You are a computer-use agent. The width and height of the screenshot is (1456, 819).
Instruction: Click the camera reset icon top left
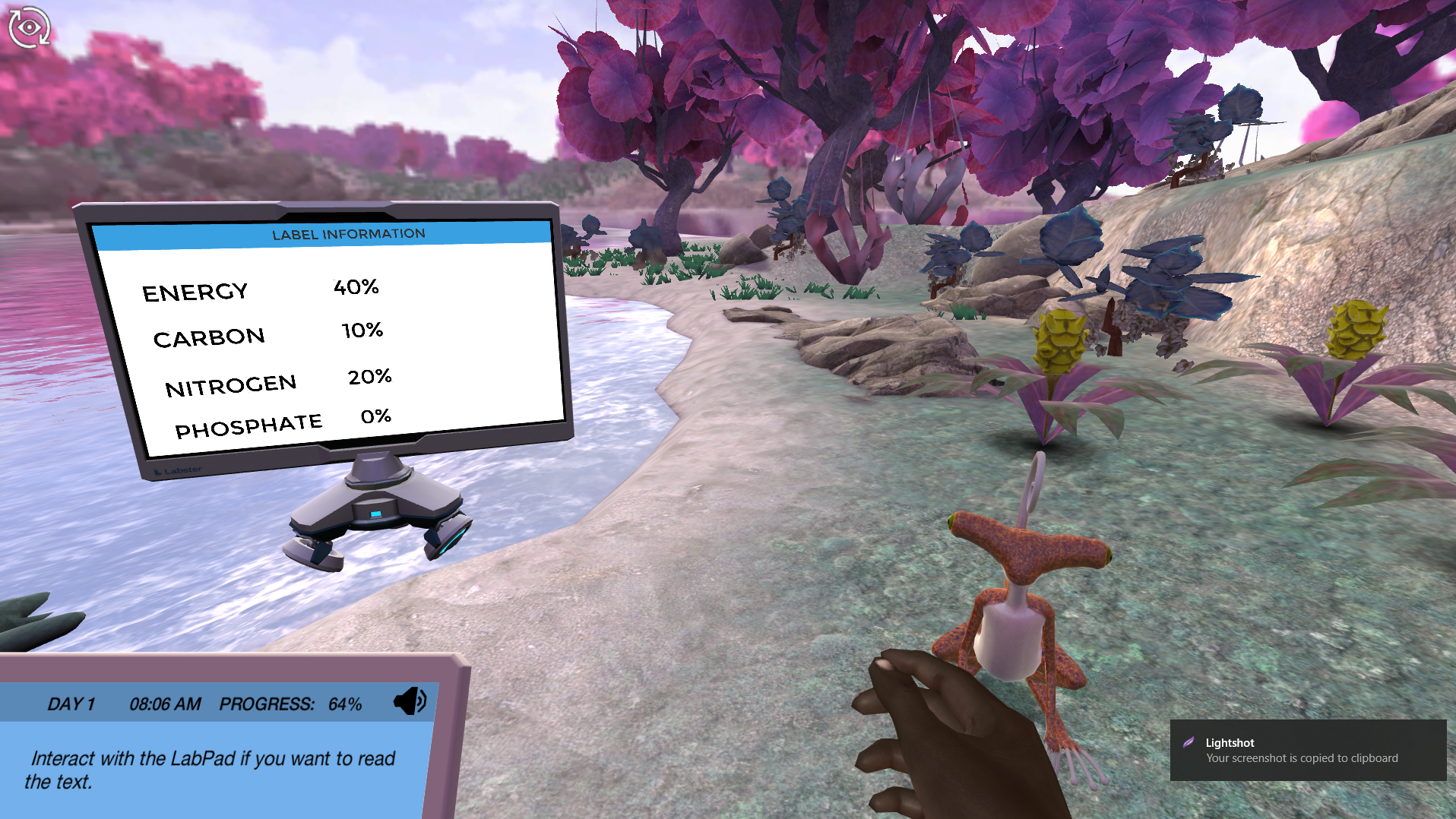pyautogui.click(x=29, y=28)
